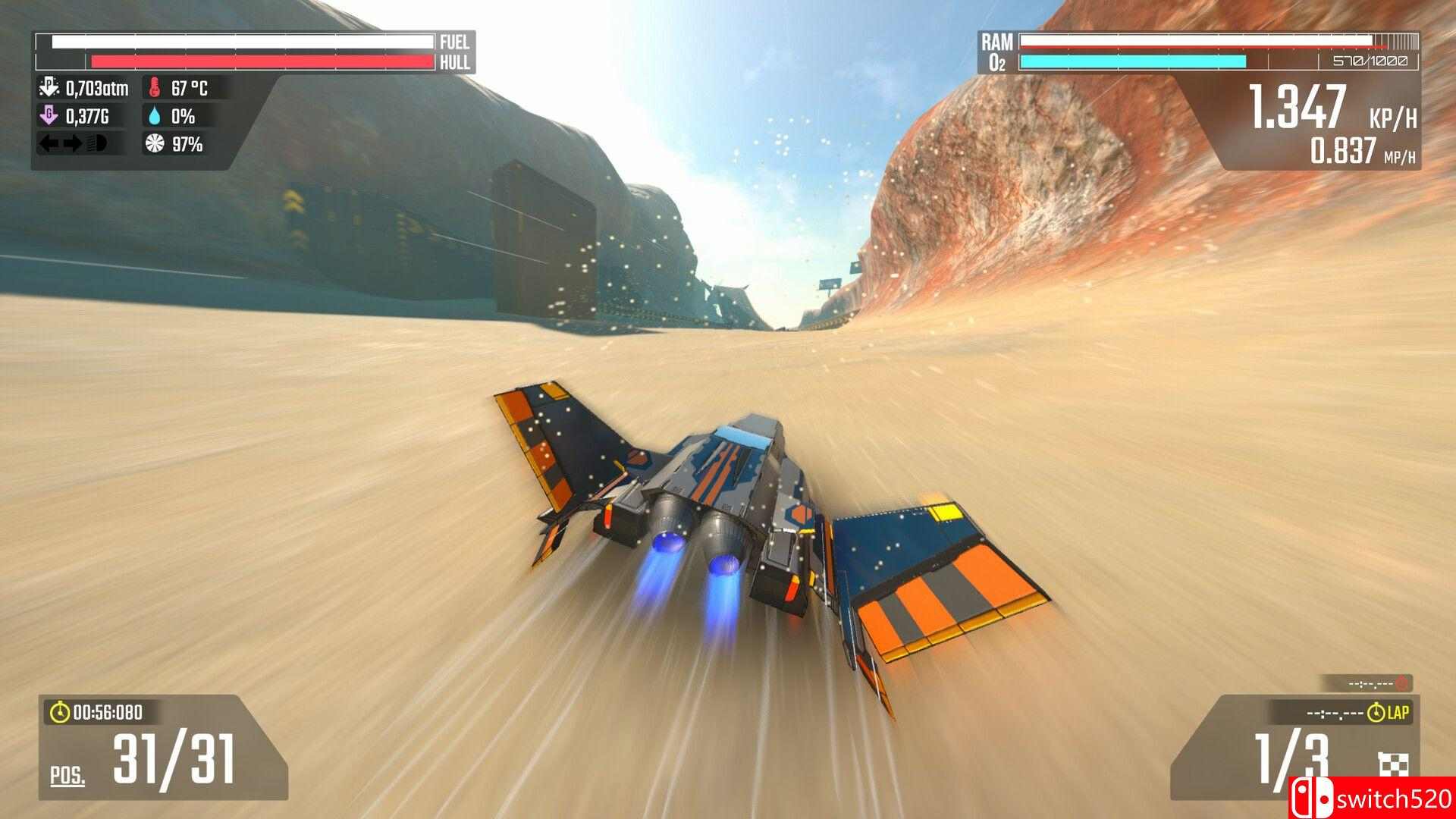Click the yellow stopwatch icon beside LAP
The height and width of the screenshot is (819, 1456).
pos(1376,711)
